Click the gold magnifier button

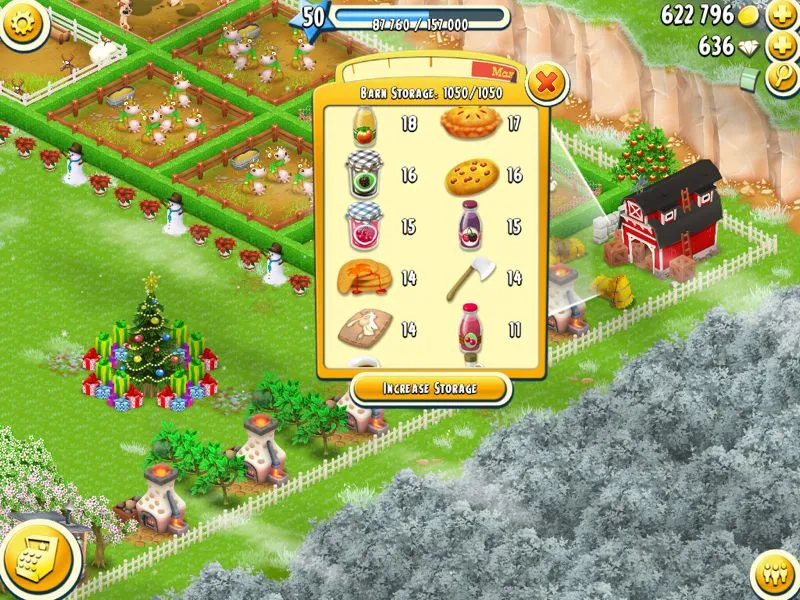click(x=781, y=77)
